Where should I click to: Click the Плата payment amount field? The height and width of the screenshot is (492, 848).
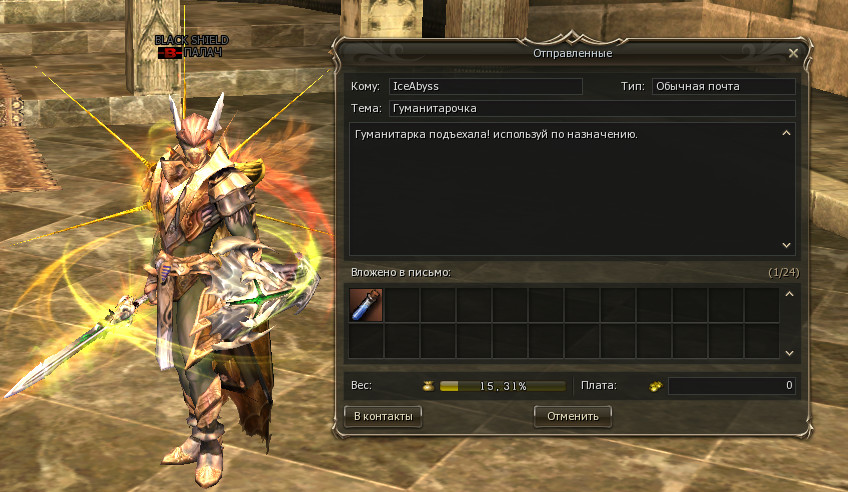pos(731,385)
